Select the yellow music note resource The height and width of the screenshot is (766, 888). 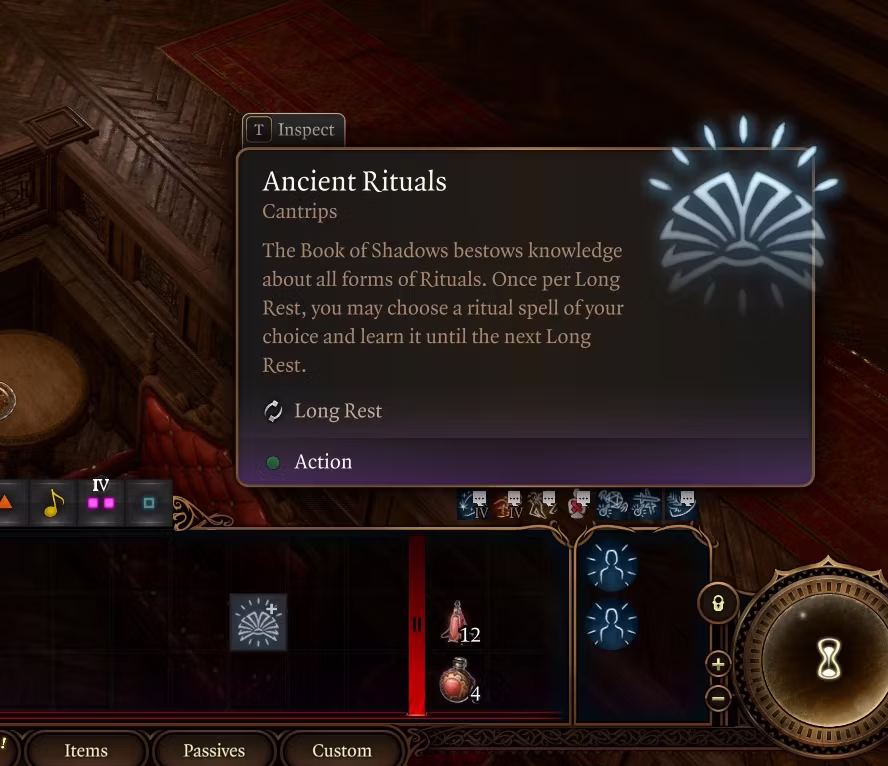[54, 503]
